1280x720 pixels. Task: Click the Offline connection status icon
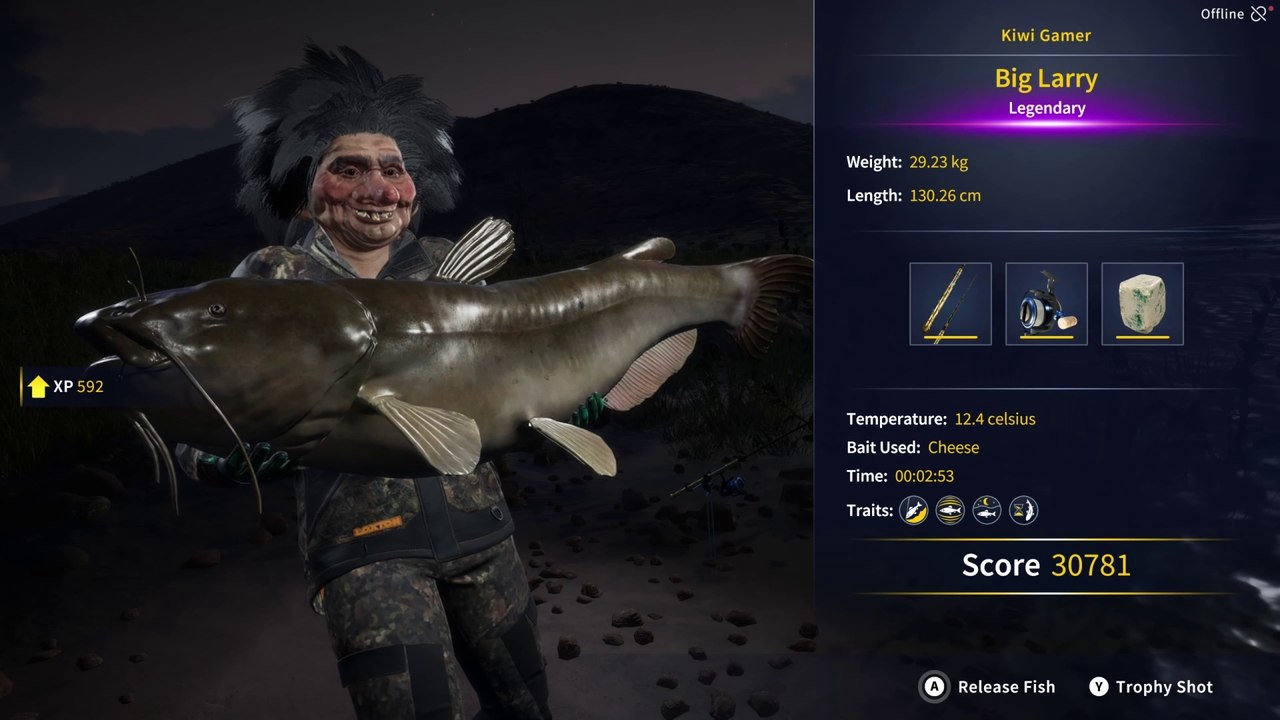tap(1259, 14)
